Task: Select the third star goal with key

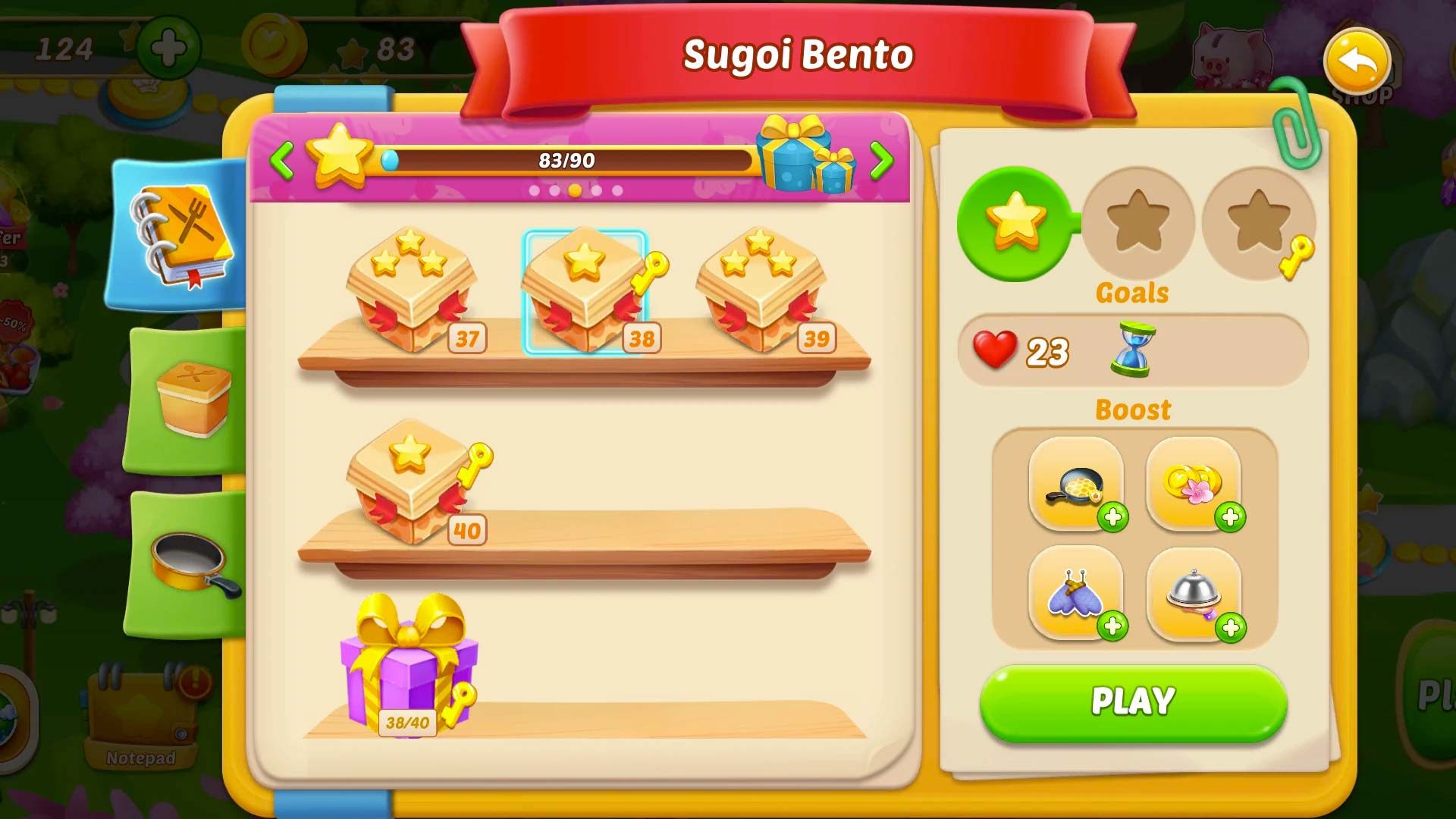Action: coord(1259,223)
